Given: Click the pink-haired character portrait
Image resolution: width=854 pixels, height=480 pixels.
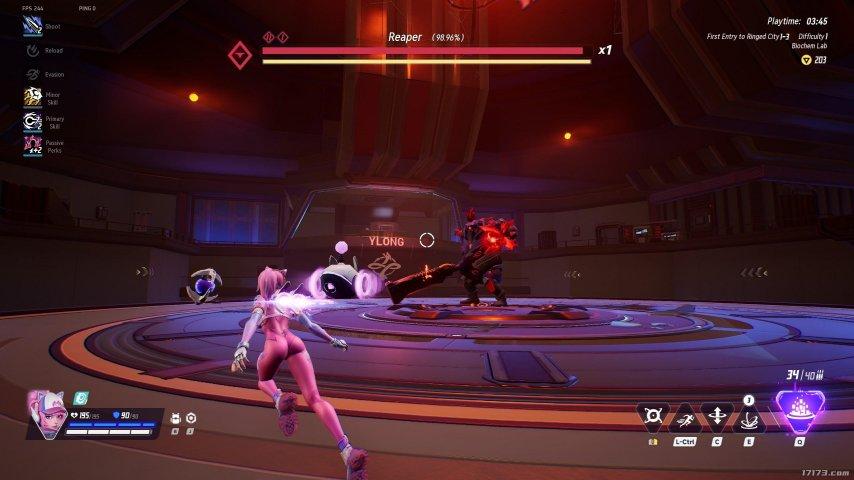Looking at the screenshot, I should [x=44, y=413].
